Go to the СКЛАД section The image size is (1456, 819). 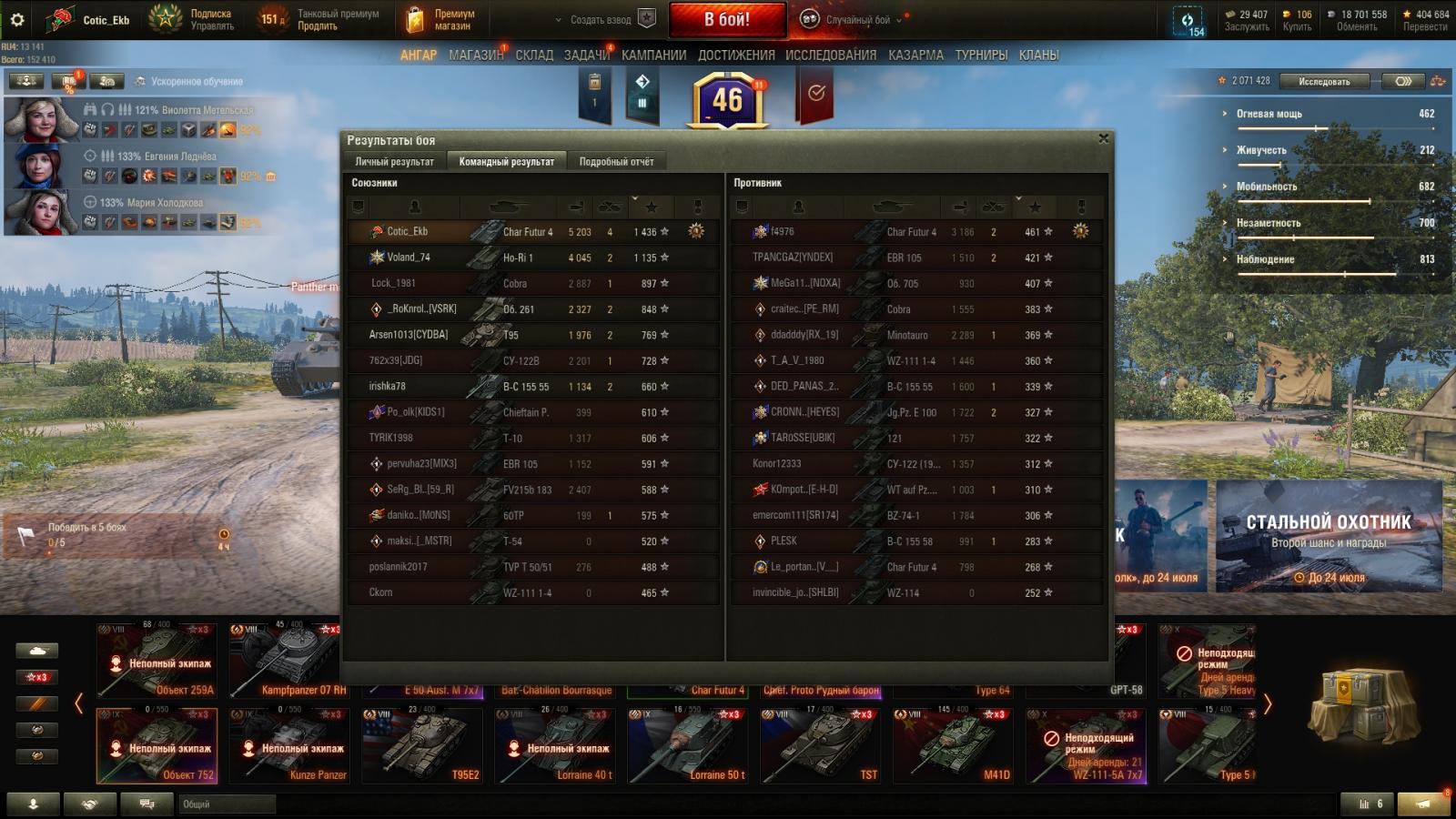point(534,56)
